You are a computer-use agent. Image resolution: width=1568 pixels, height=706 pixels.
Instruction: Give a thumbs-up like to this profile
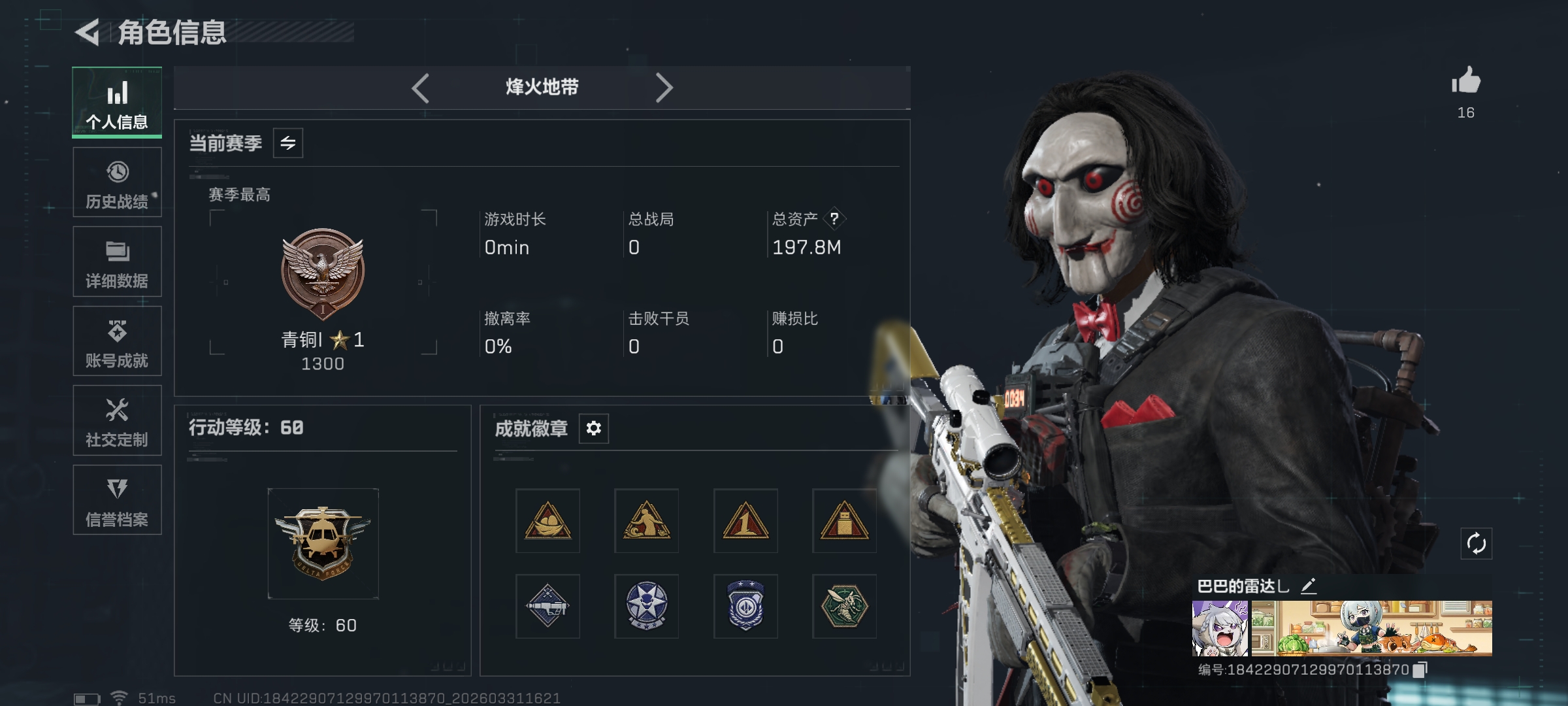(1466, 82)
